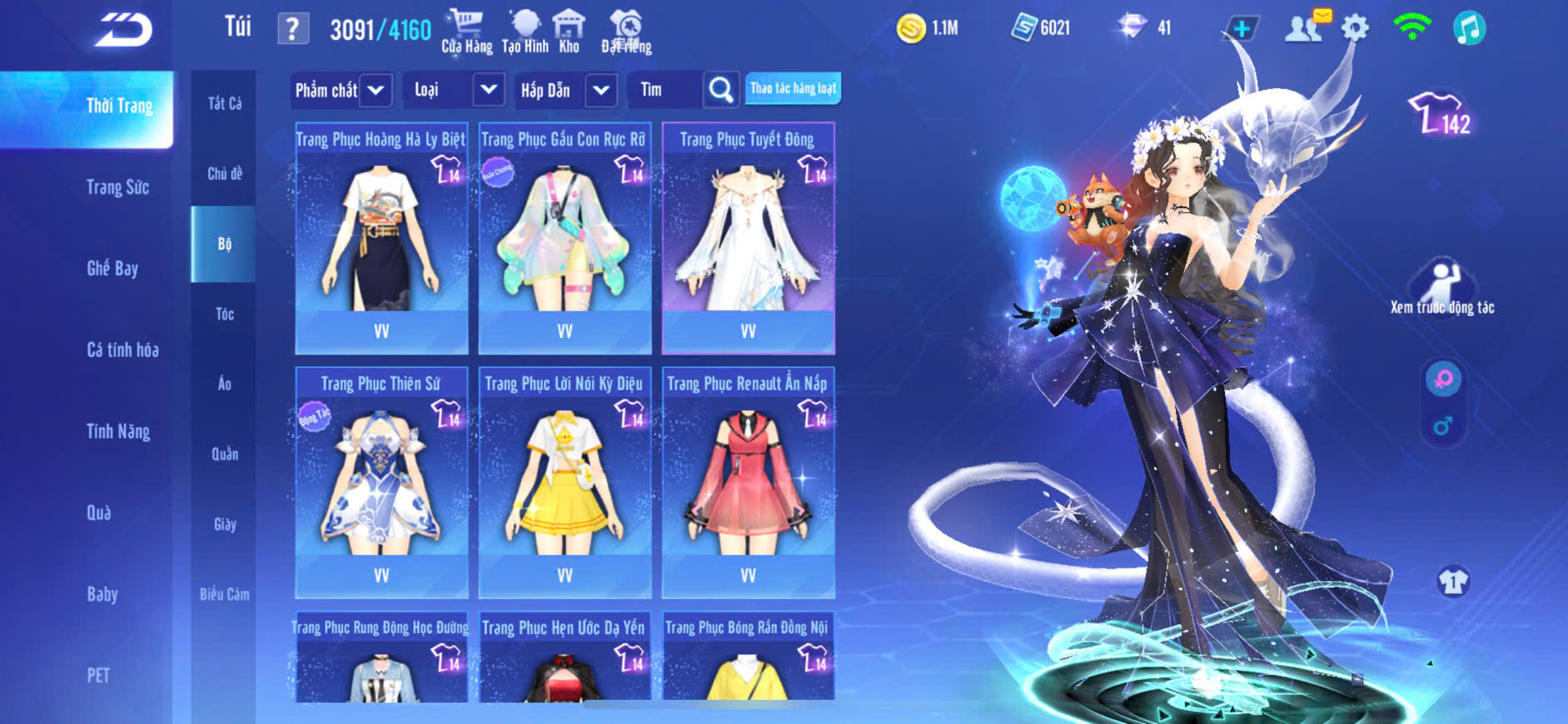Open the question mark help button
Viewport: 1568px width, 724px height.
(x=292, y=29)
